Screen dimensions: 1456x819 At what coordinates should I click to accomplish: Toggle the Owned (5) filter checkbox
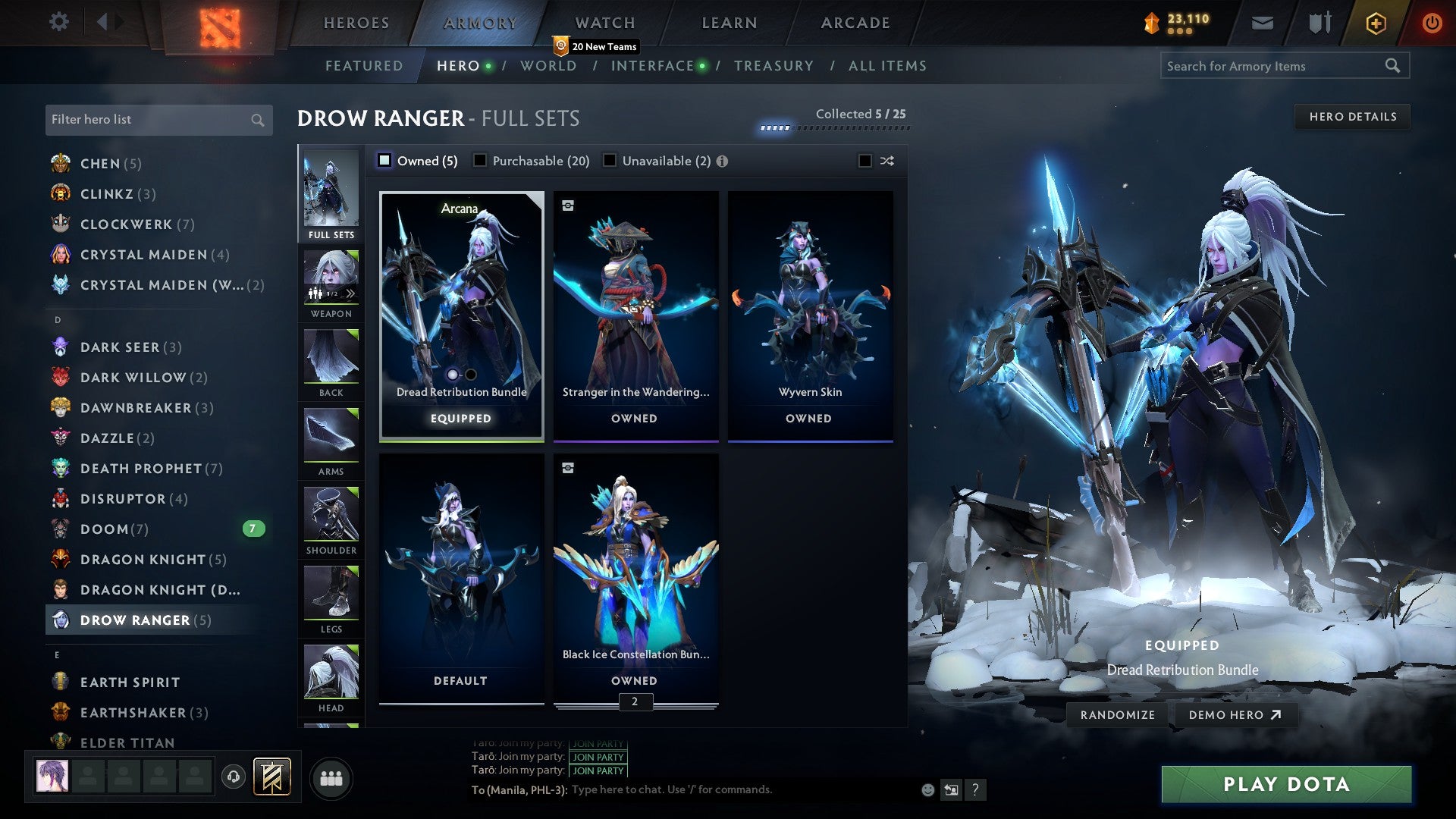(x=385, y=161)
